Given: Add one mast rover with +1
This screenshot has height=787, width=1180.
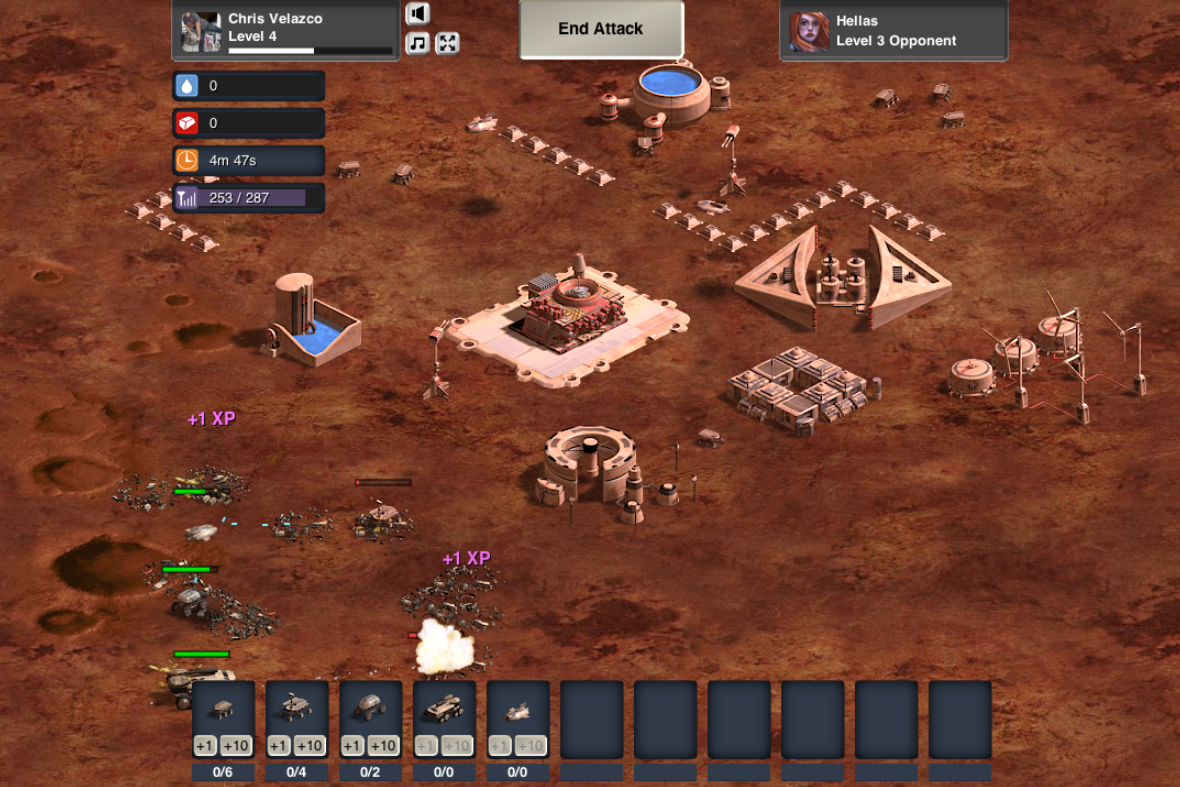Looking at the screenshot, I should [279, 746].
